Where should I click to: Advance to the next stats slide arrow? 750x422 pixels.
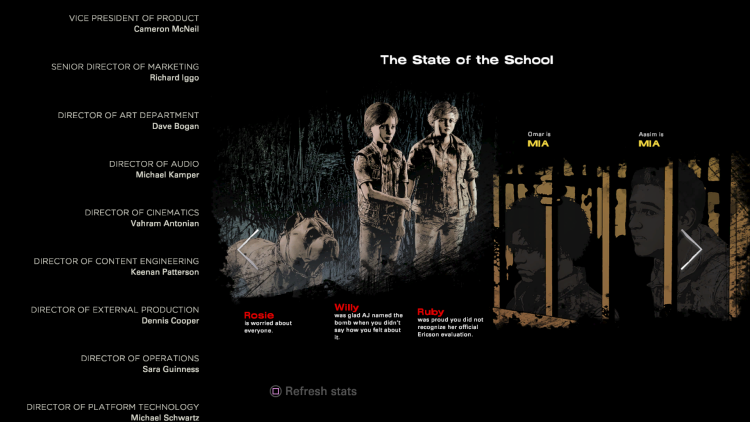(691, 249)
